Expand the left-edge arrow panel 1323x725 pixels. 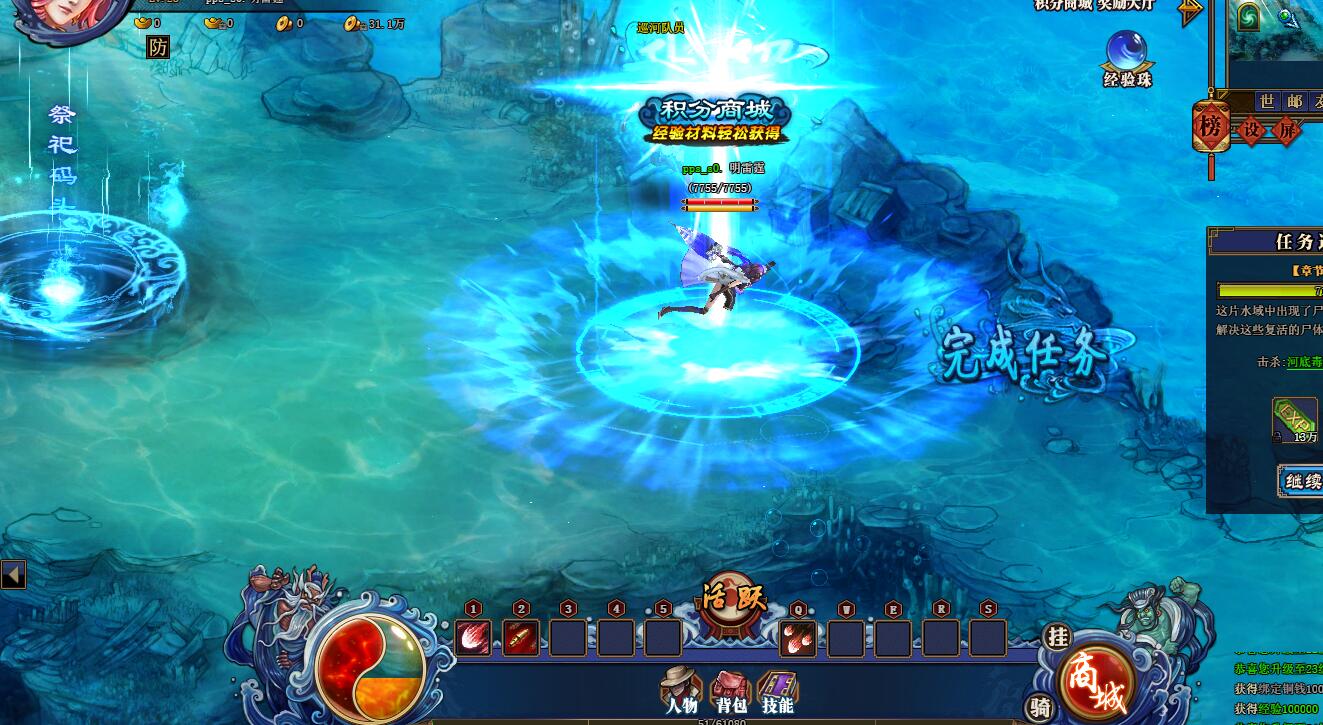tap(13, 574)
